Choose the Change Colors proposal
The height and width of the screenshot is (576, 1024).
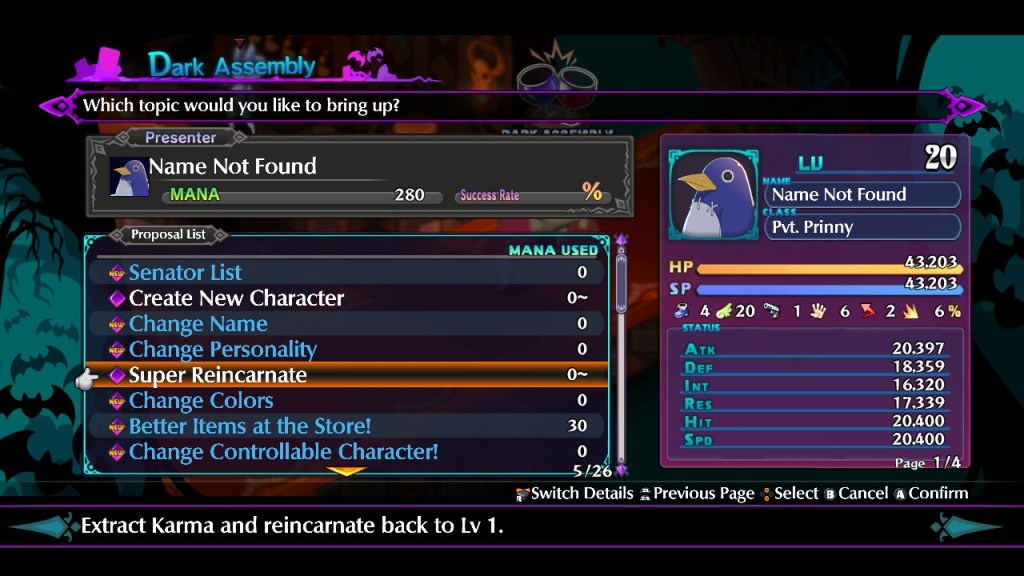pyautogui.click(x=201, y=401)
